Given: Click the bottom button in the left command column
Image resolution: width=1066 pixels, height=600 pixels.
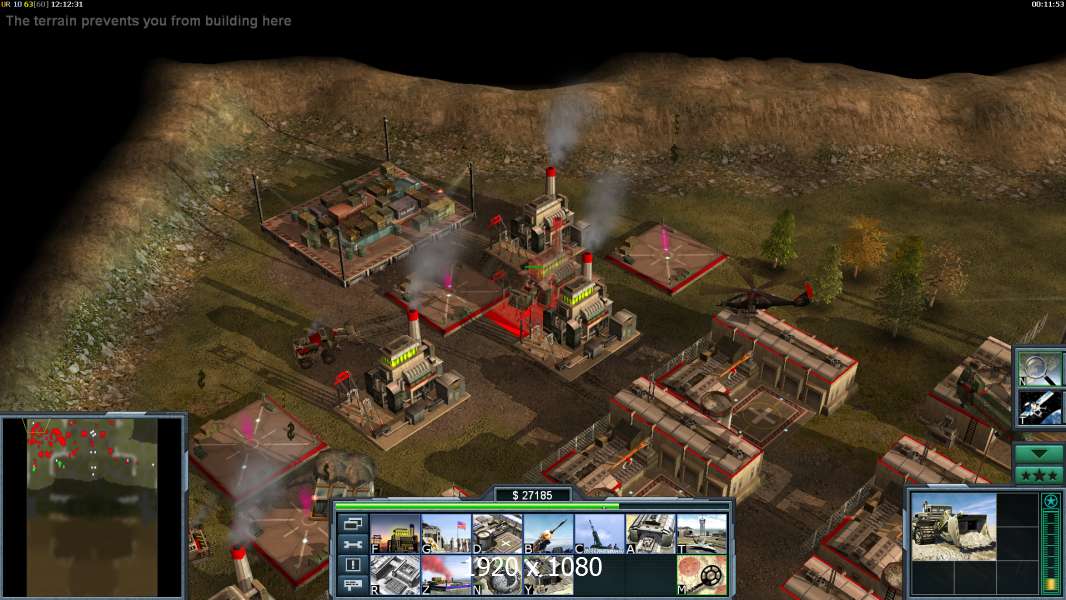Looking at the screenshot, I should coord(352,586).
